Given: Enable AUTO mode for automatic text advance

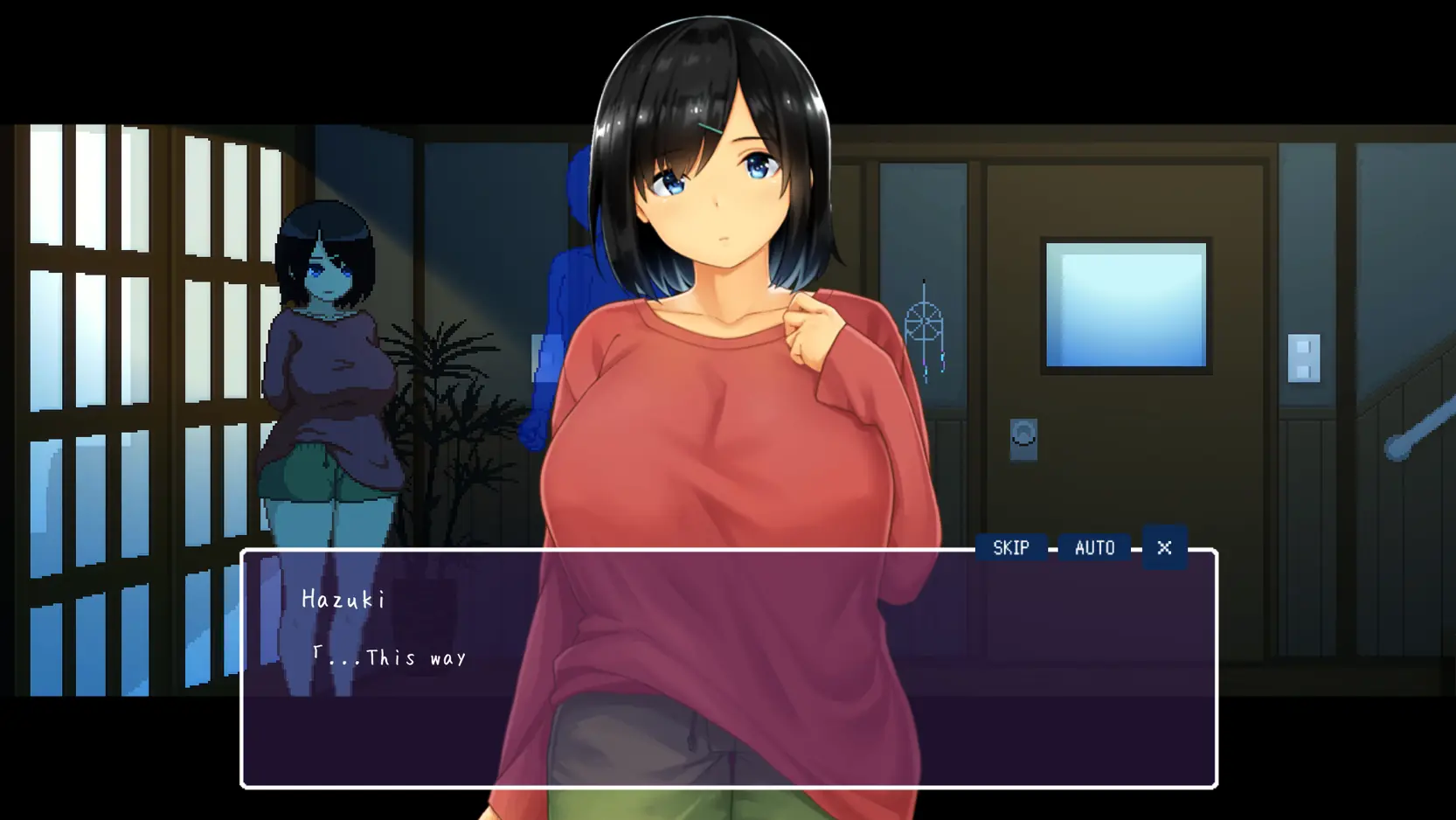Looking at the screenshot, I should [x=1093, y=548].
